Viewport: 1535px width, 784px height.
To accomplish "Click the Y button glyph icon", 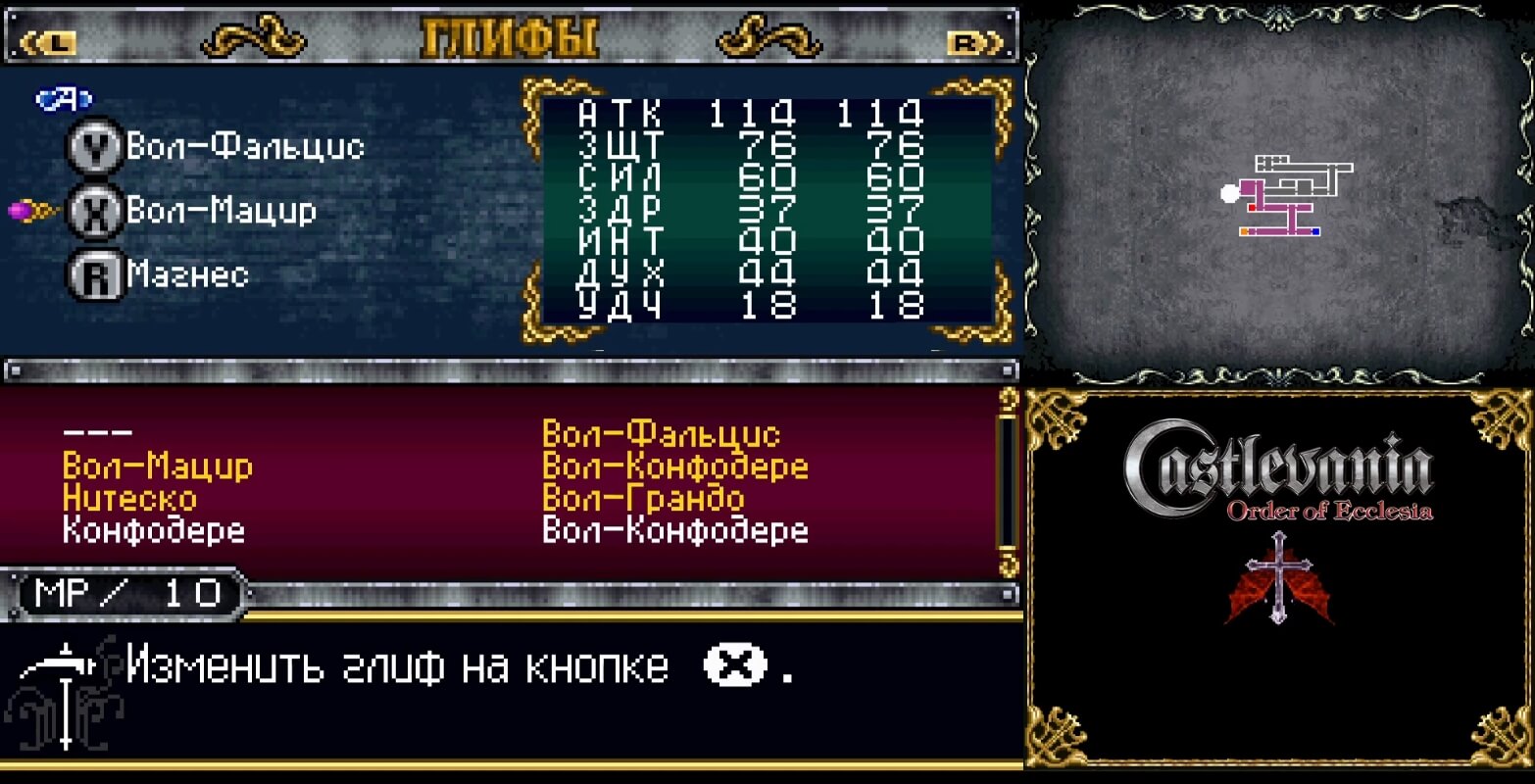I will click(x=93, y=145).
